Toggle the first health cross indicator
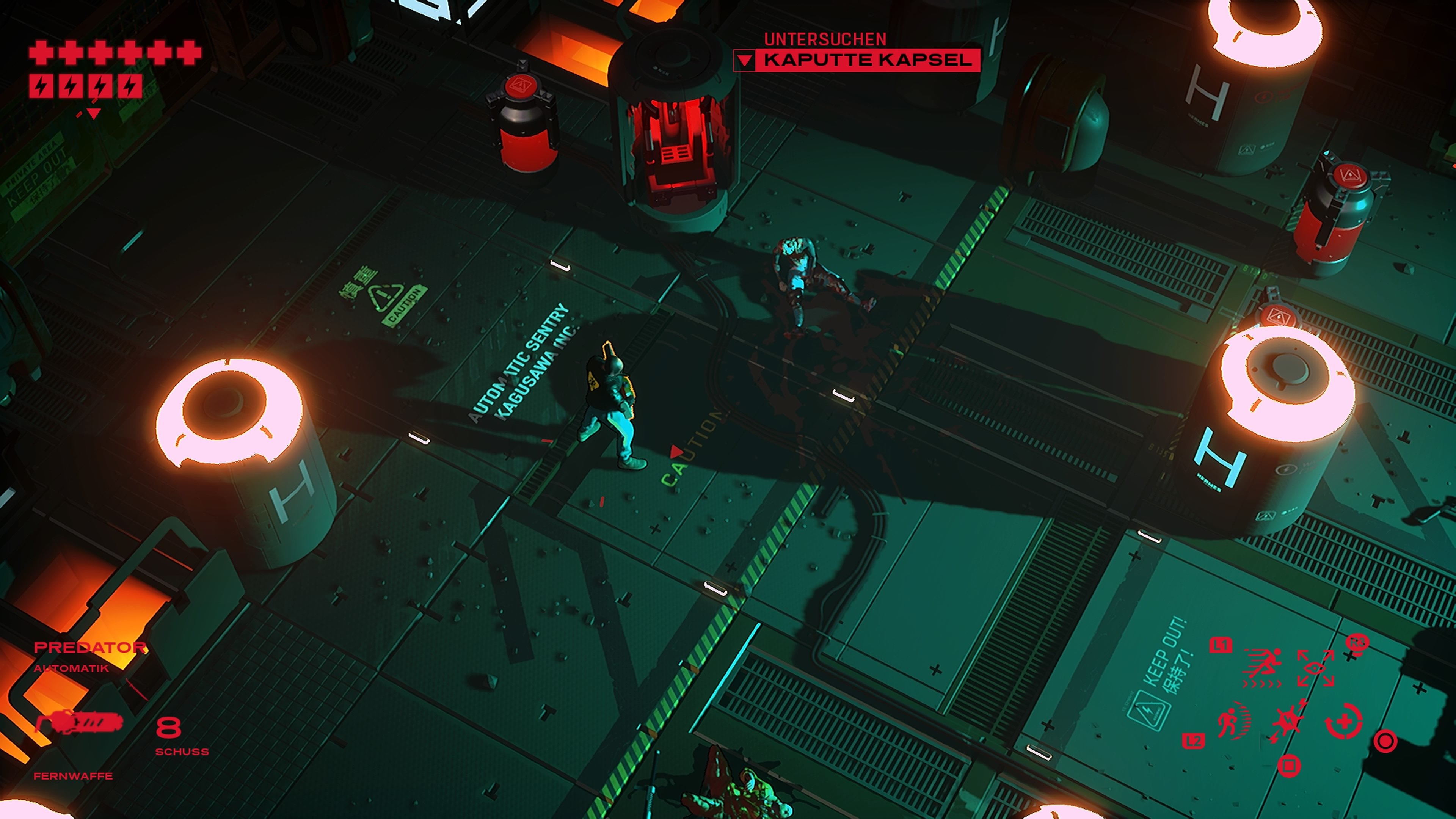The width and height of the screenshot is (1456, 819). pyautogui.click(x=42, y=53)
